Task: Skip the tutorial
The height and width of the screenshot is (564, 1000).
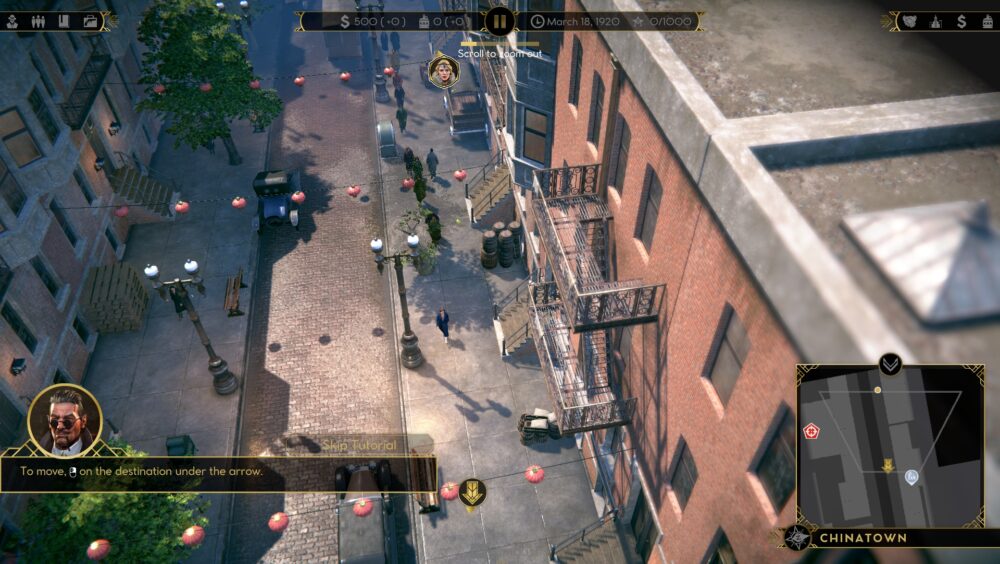Action: pos(359,444)
